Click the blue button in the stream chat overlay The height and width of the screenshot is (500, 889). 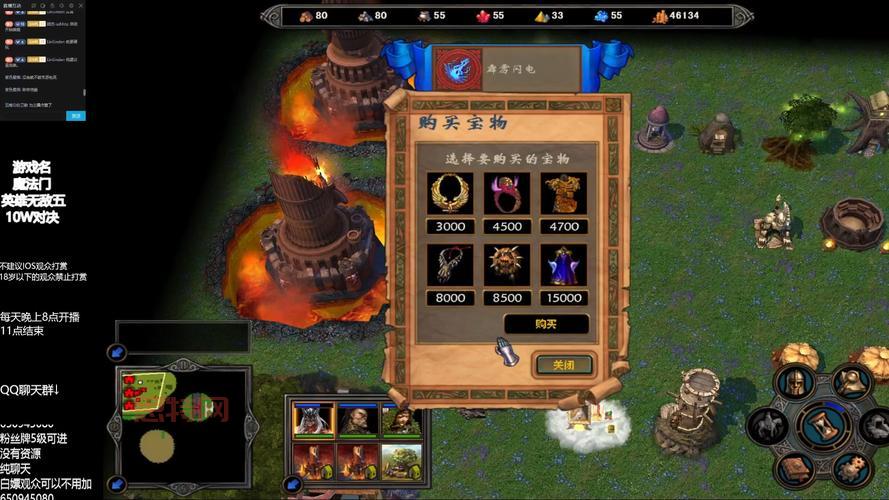(75, 116)
